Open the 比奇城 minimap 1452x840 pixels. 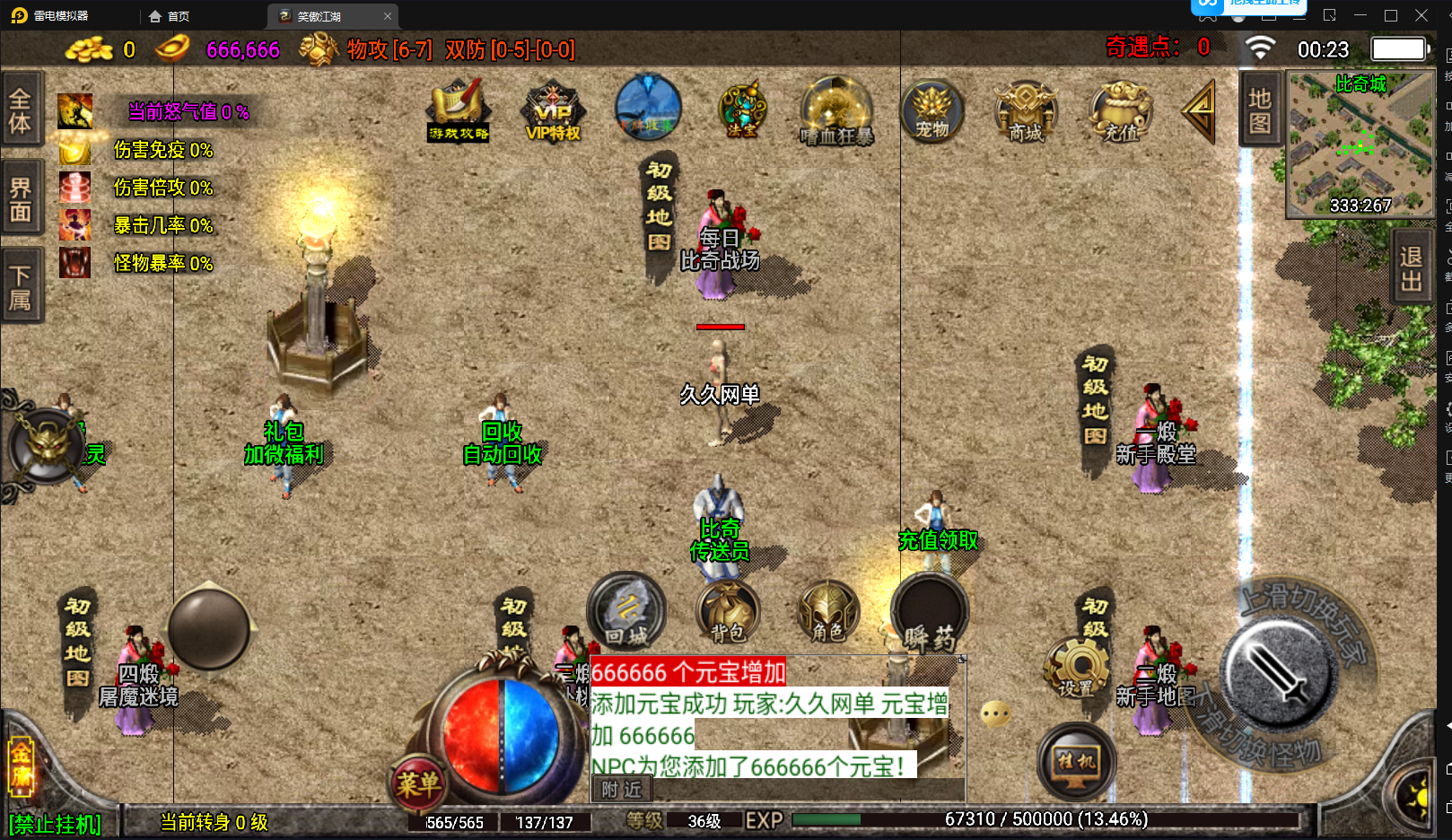click(x=1360, y=144)
